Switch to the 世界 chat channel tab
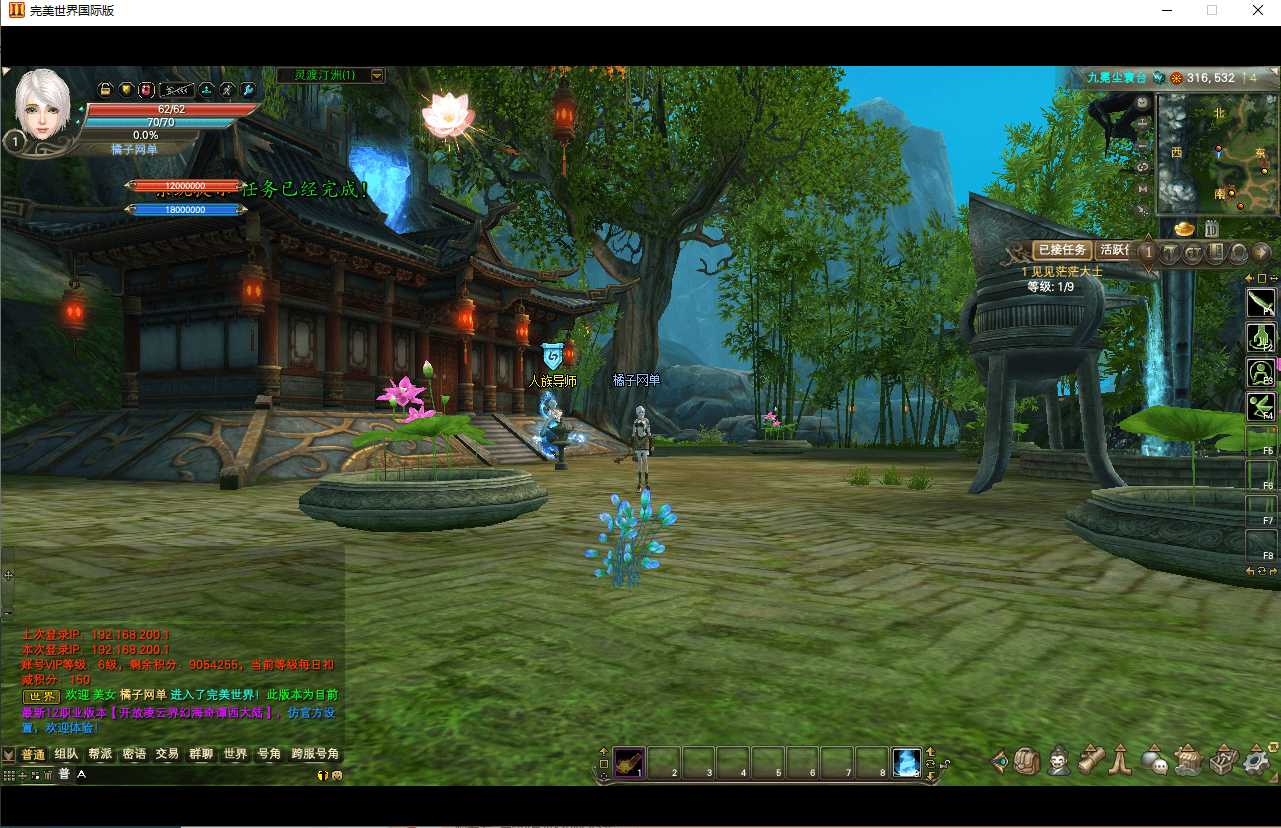Viewport: 1281px width, 828px height. [235, 754]
